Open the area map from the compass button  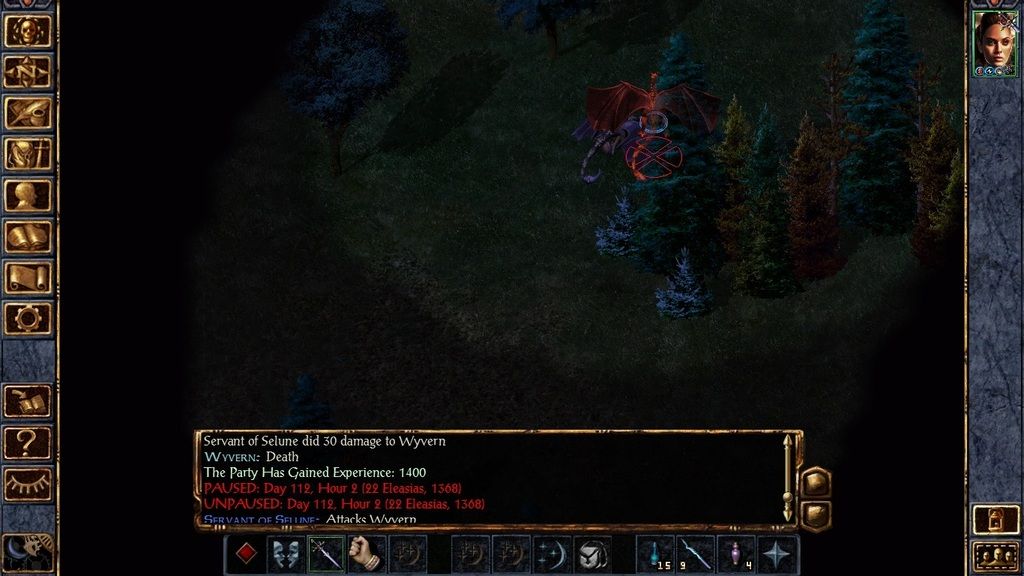28,71
